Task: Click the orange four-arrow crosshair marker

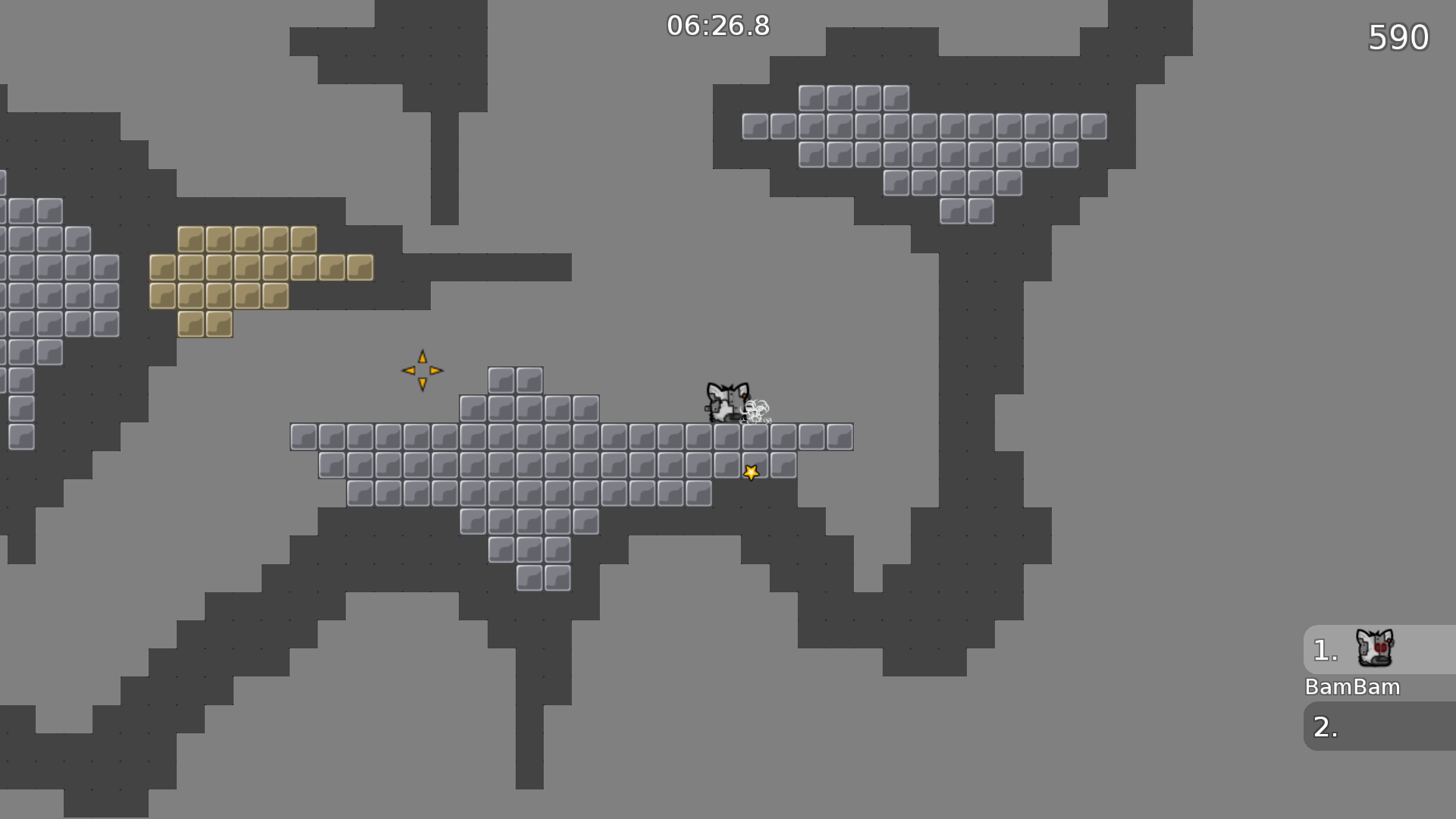Action: click(x=422, y=369)
